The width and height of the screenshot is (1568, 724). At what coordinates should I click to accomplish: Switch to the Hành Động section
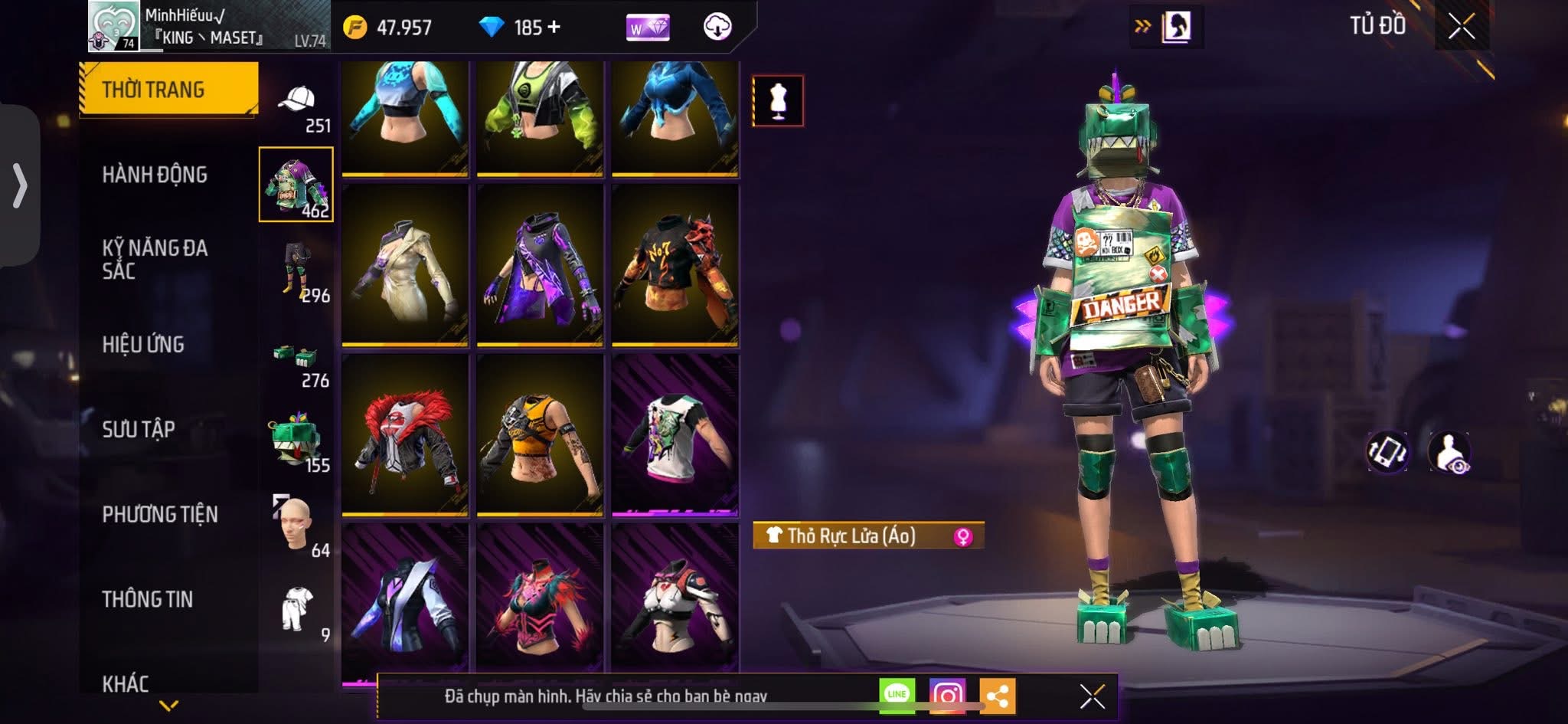tap(155, 175)
